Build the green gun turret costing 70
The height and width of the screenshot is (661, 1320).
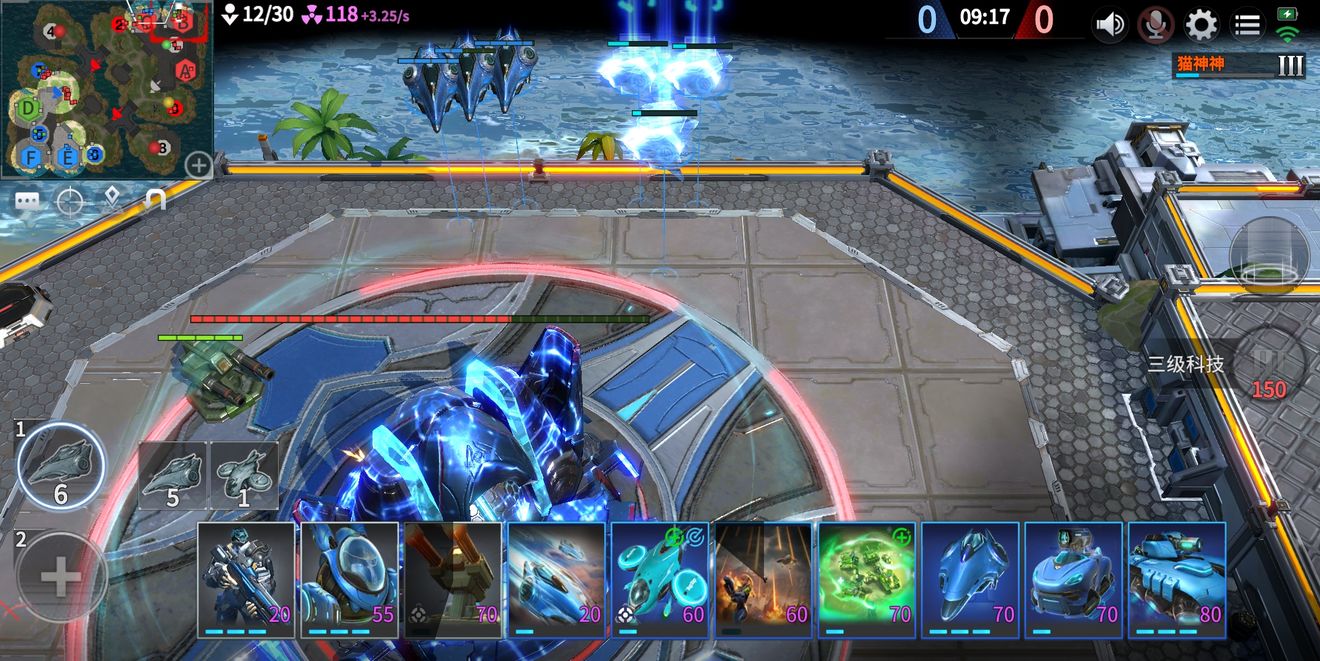click(x=453, y=580)
